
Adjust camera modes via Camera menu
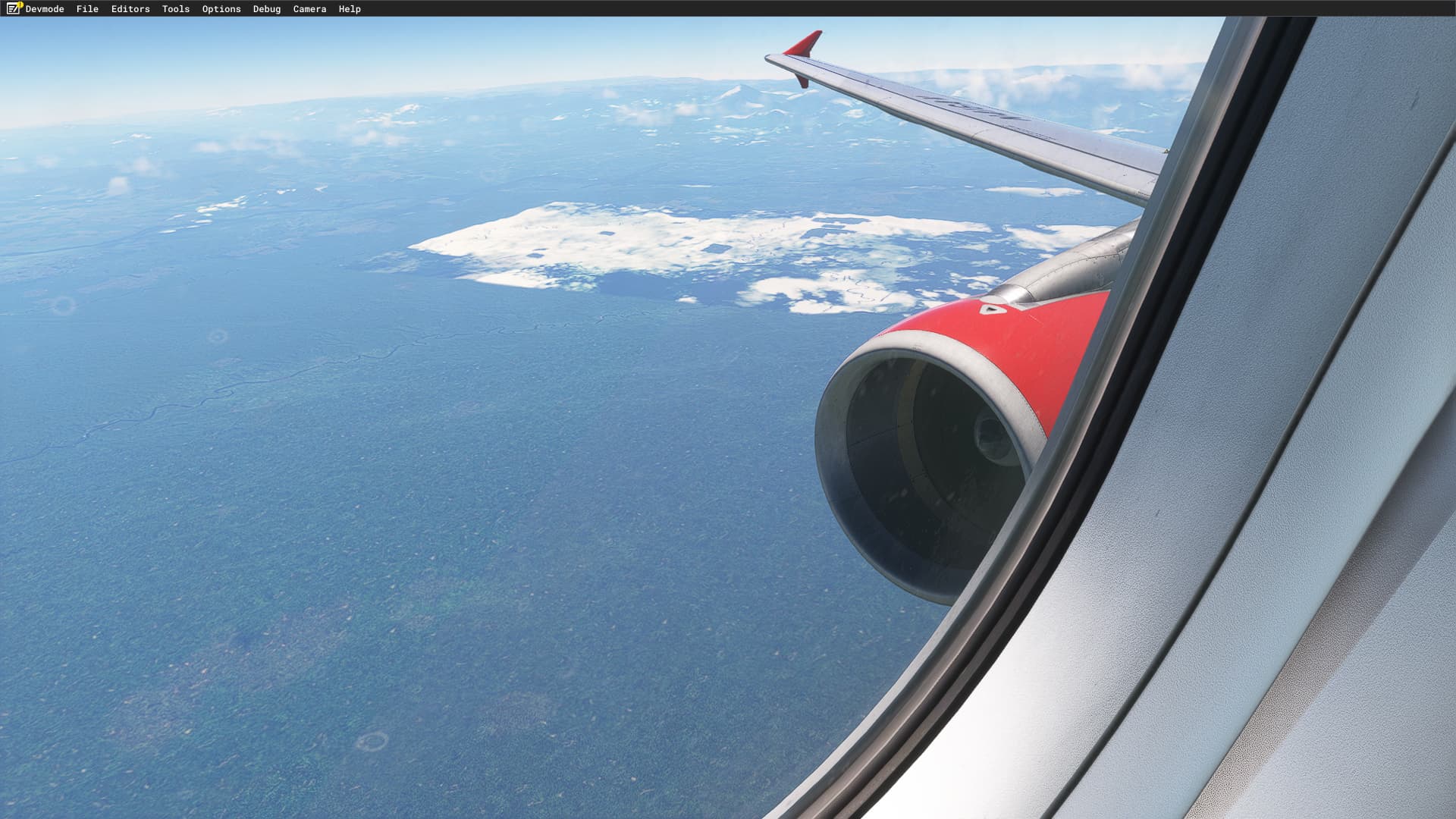(309, 8)
